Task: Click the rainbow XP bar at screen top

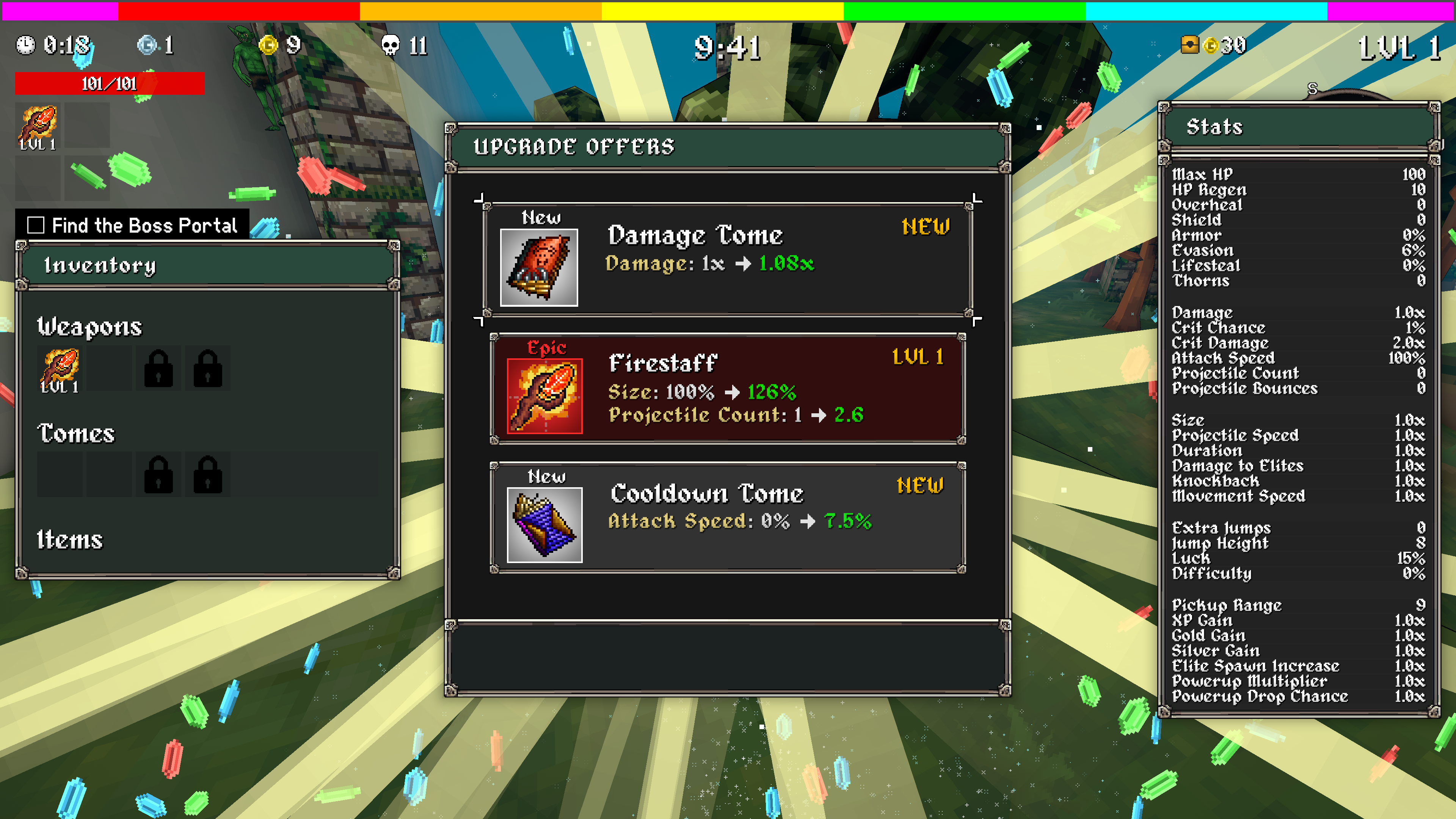Action: 728,8
